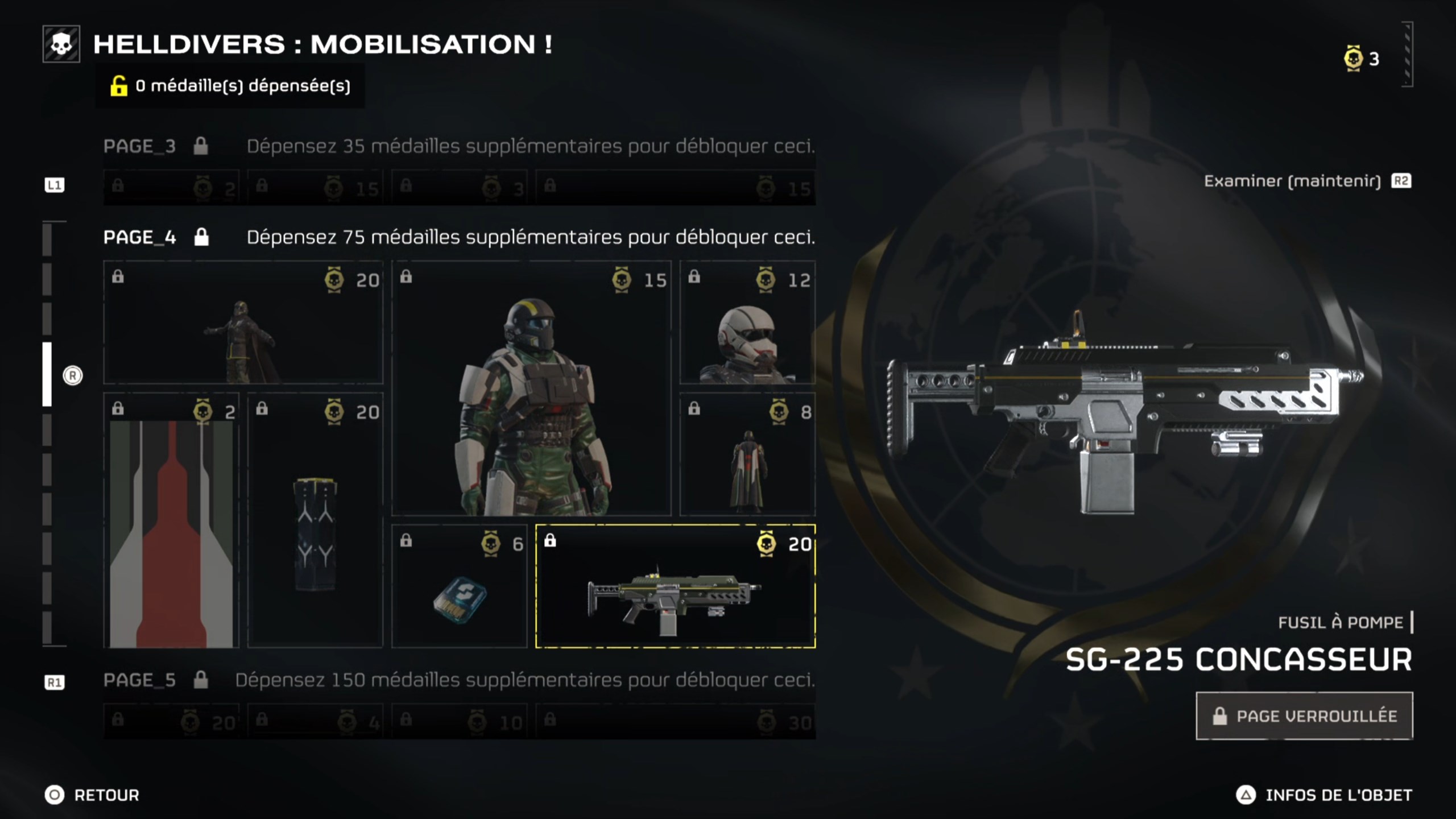The width and height of the screenshot is (1456, 819).
Task: Click the highlighted page indicator bar segment
Action: tap(47, 374)
